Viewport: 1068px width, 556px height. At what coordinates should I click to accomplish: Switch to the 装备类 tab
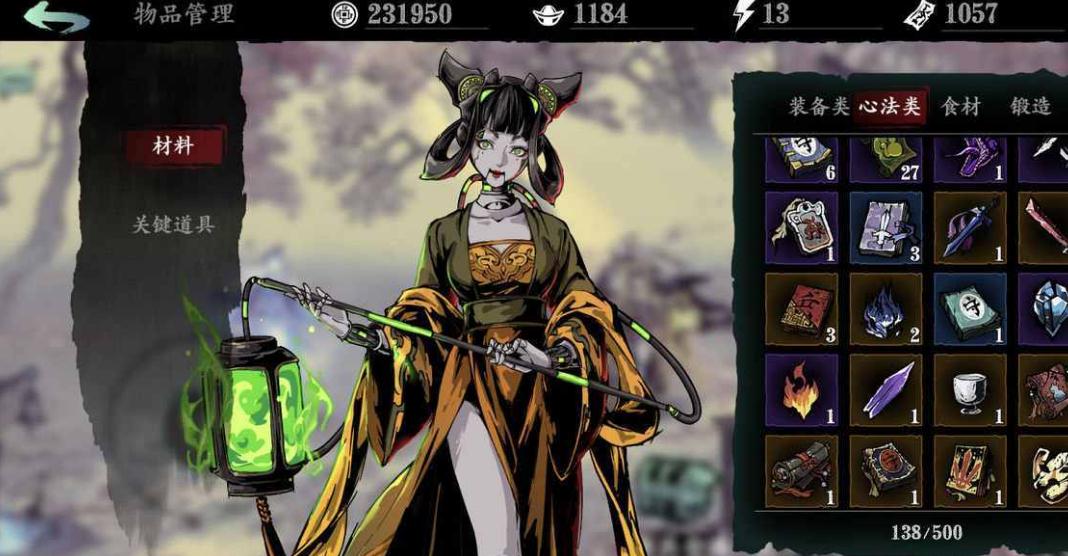819,107
